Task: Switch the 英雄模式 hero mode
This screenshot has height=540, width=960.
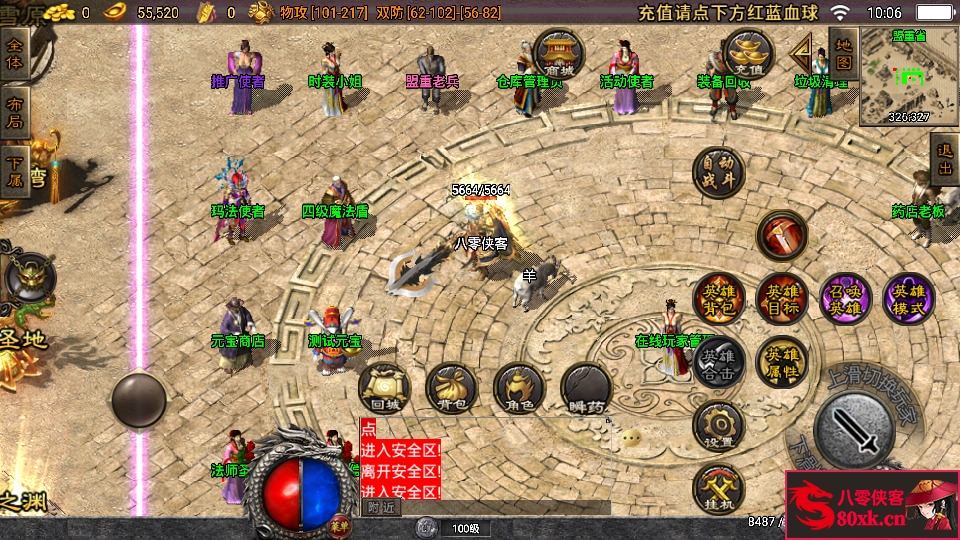Action: pos(909,298)
